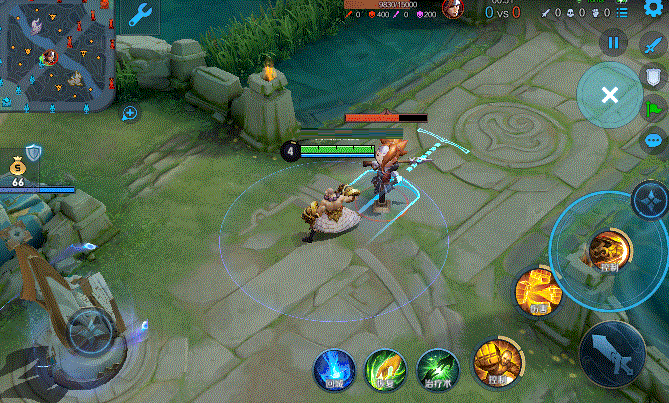Screen dimensions: 669x403
Task: Open the gold coin bag shop
Action: [18, 167]
